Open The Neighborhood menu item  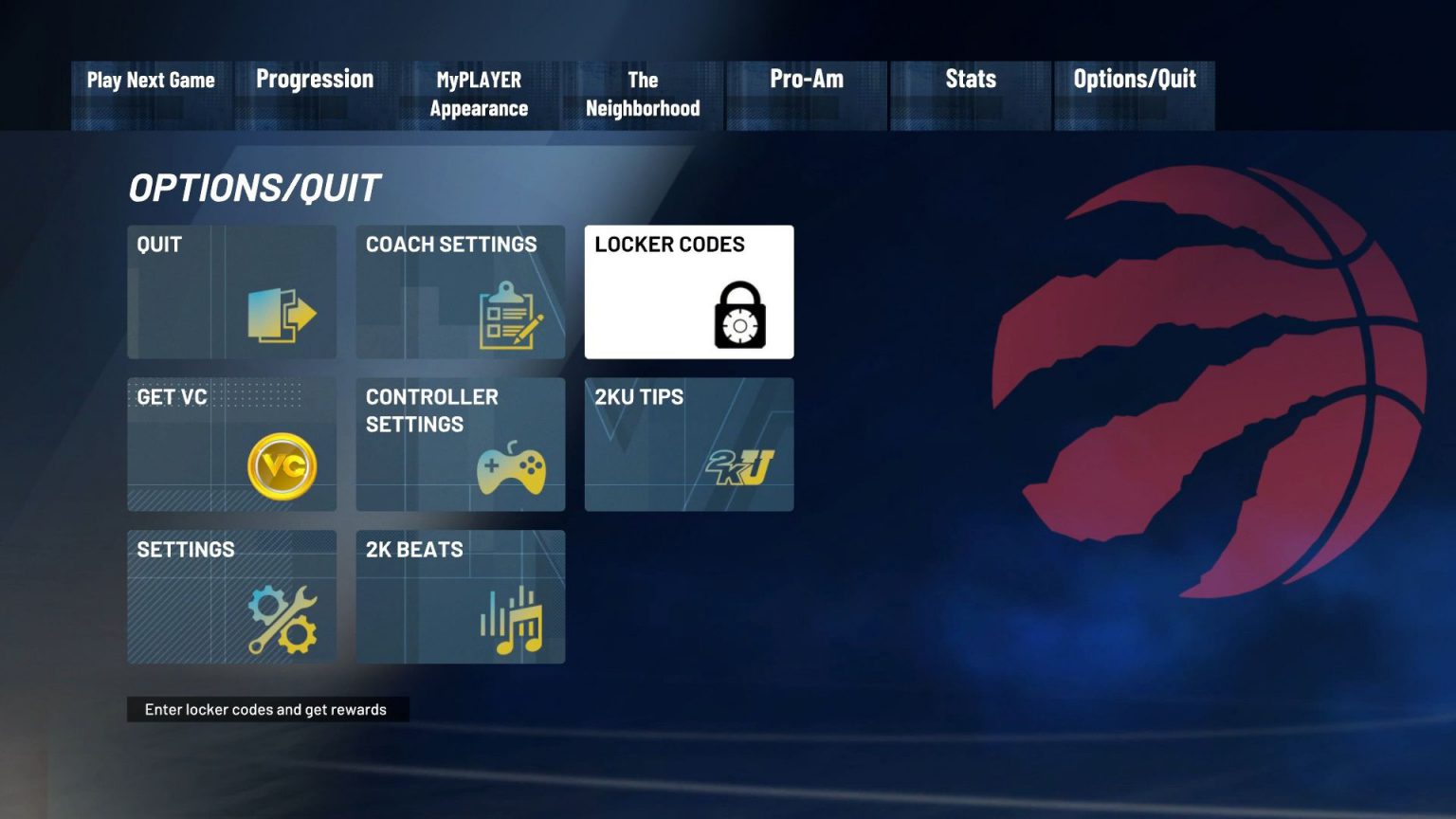pos(643,94)
